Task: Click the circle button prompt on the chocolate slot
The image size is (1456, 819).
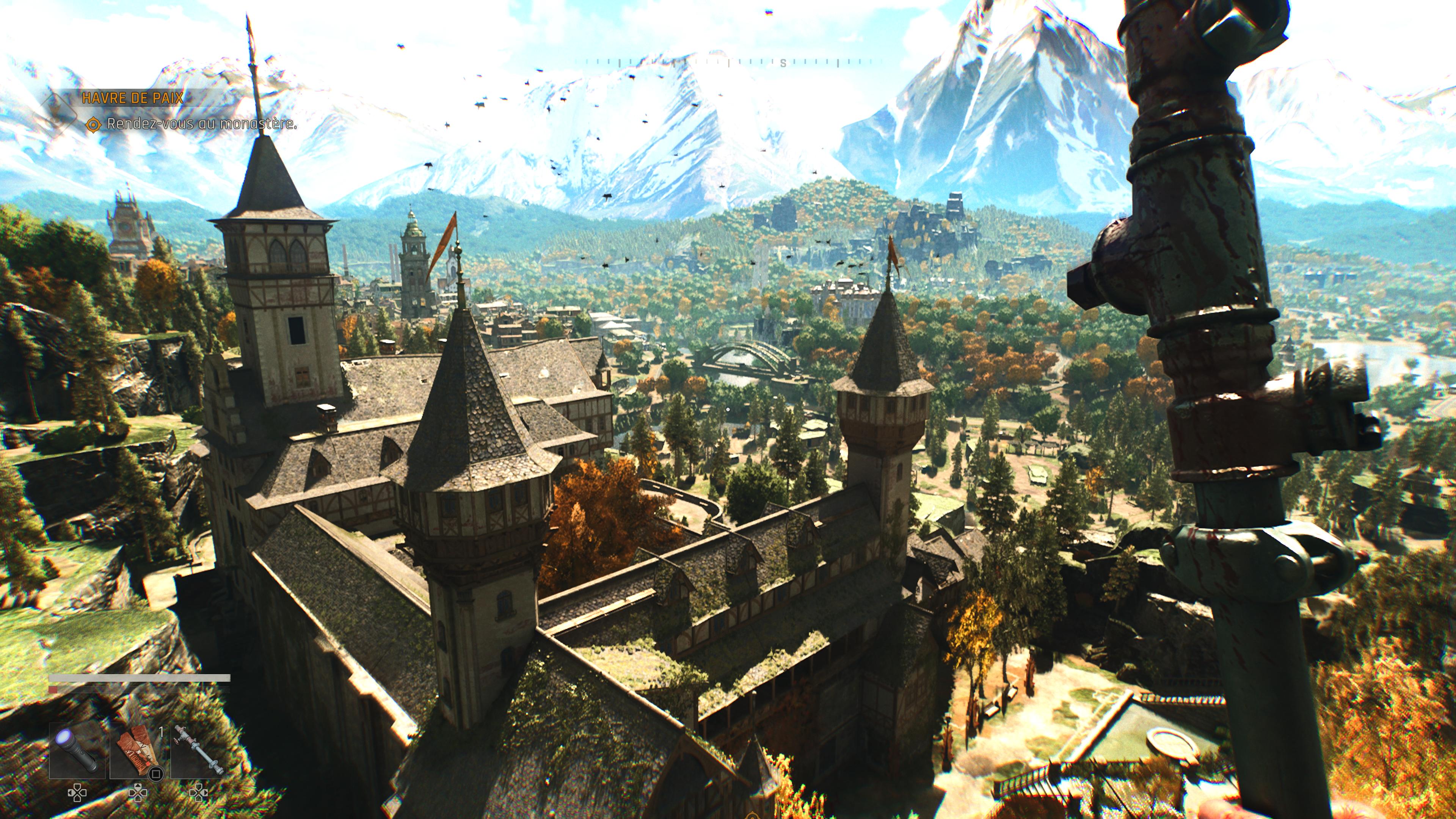Action: coord(155,773)
